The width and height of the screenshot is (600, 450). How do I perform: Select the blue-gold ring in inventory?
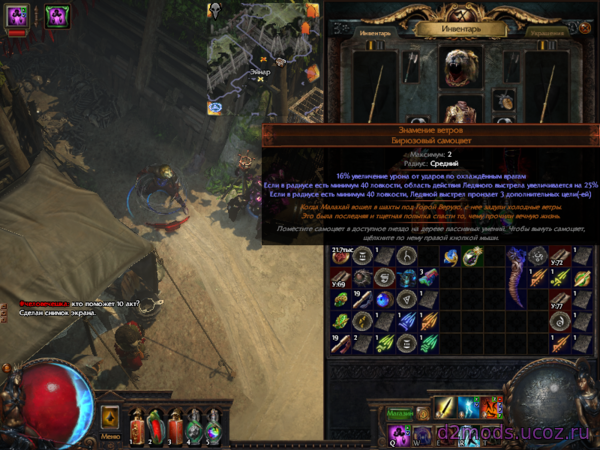coord(452,258)
